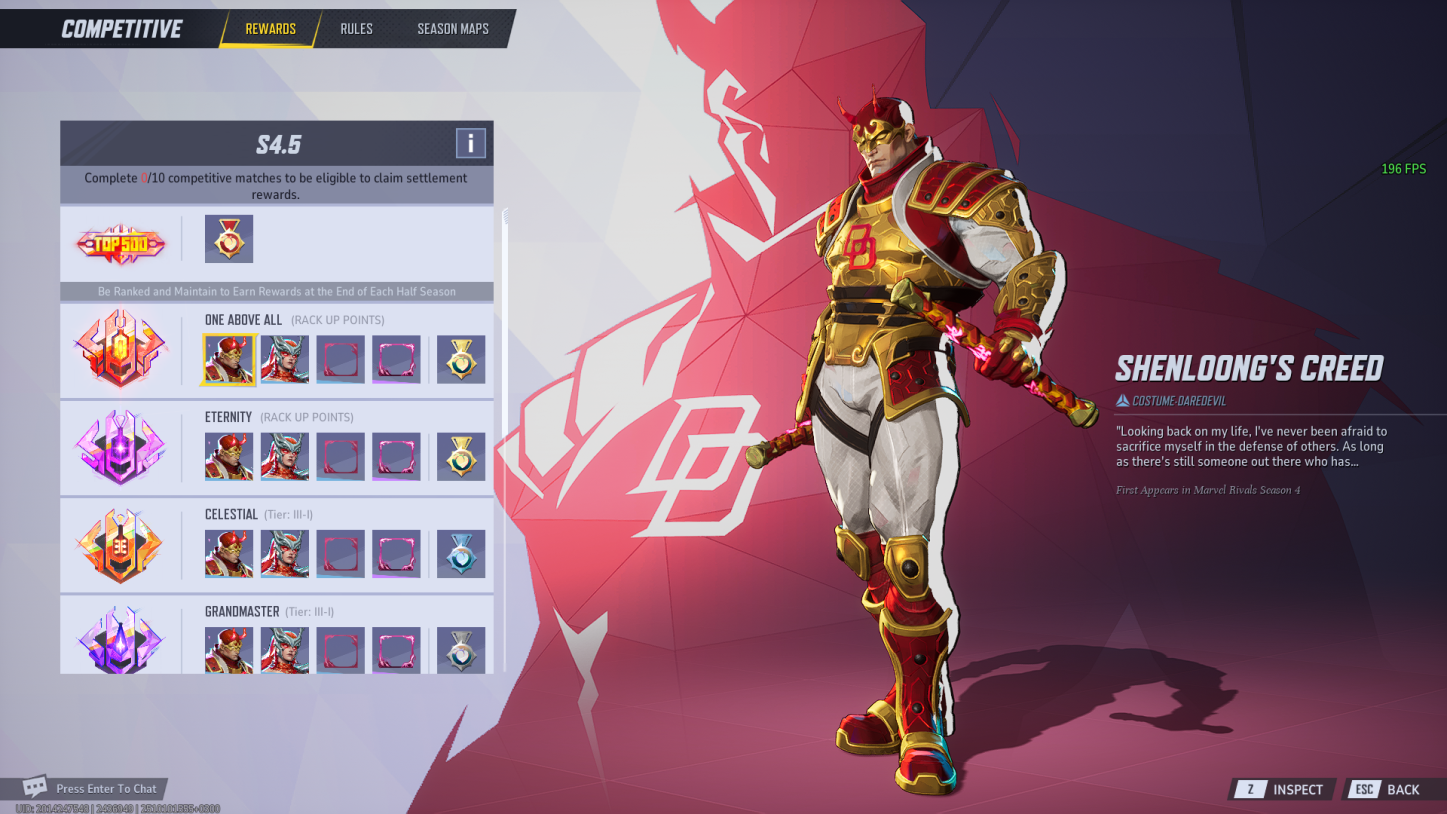This screenshot has height=814, width=1447.
Task: Click the Celestial rank emblem
Action: [120, 543]
